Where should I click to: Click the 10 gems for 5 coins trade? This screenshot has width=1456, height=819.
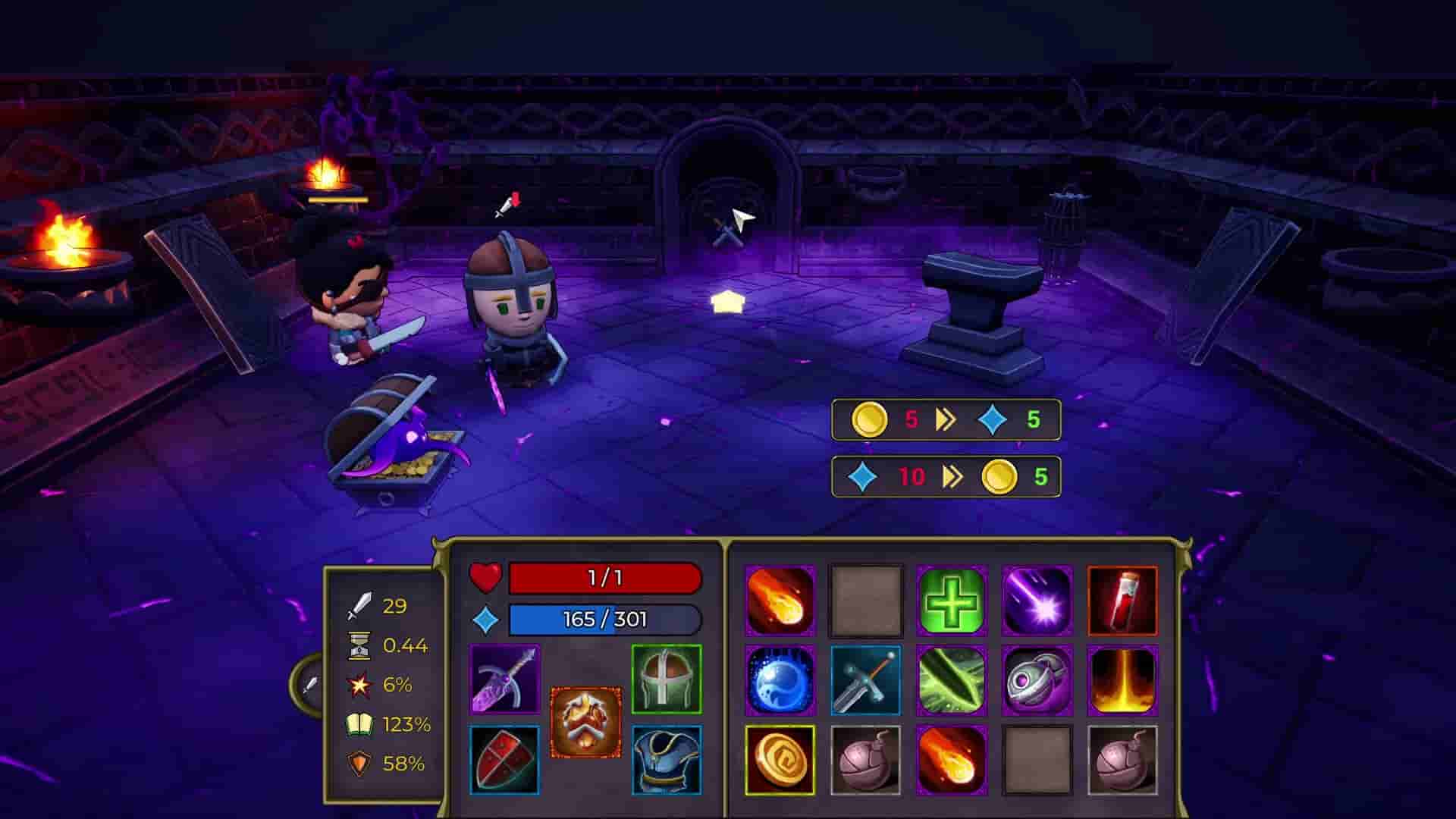click(x=946, y=477)
